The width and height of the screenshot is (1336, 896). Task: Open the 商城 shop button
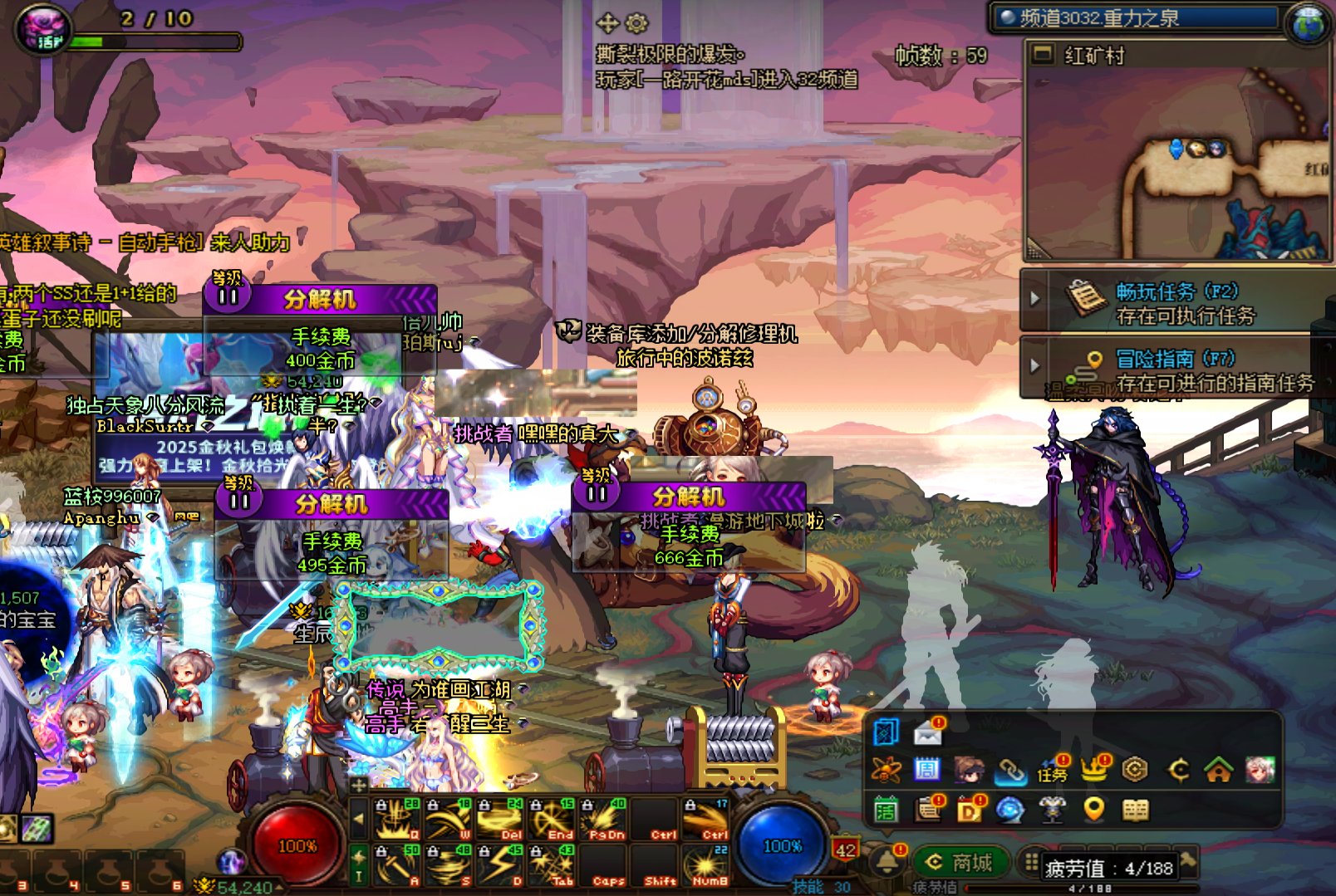click(960, 864)
